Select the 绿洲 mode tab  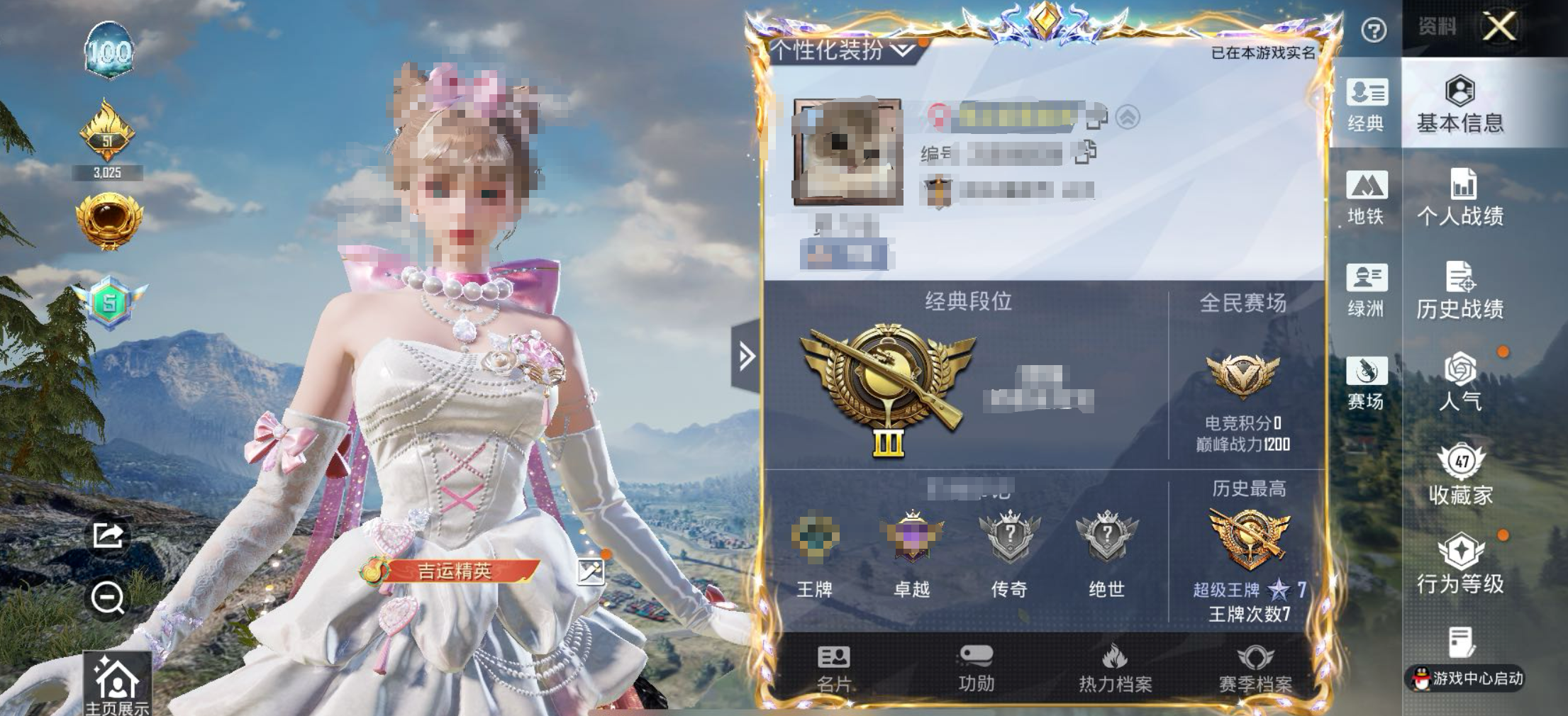tap(1366, 291)
